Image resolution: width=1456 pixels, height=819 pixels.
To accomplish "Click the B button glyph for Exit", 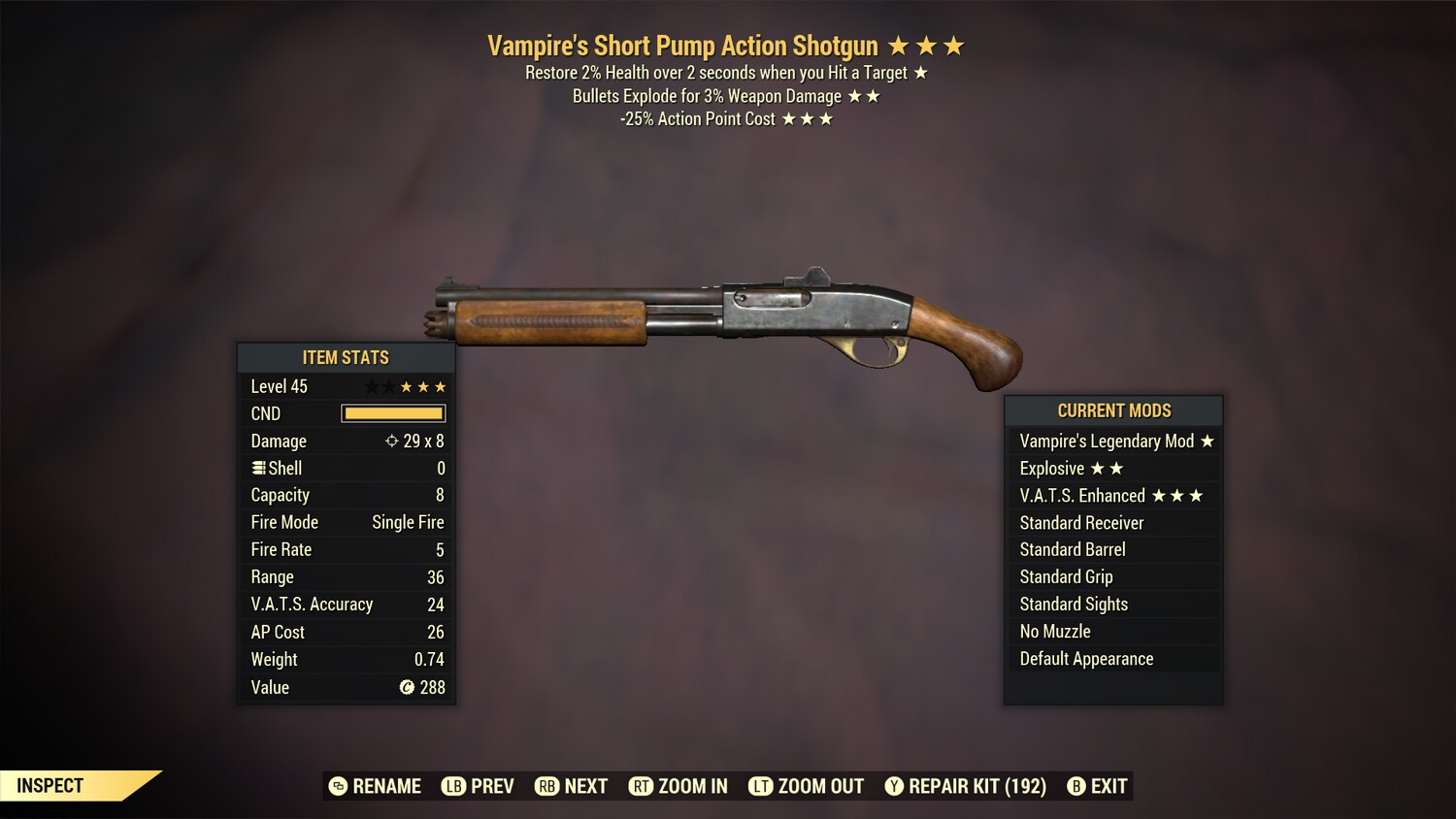I will pos(1075,786).
